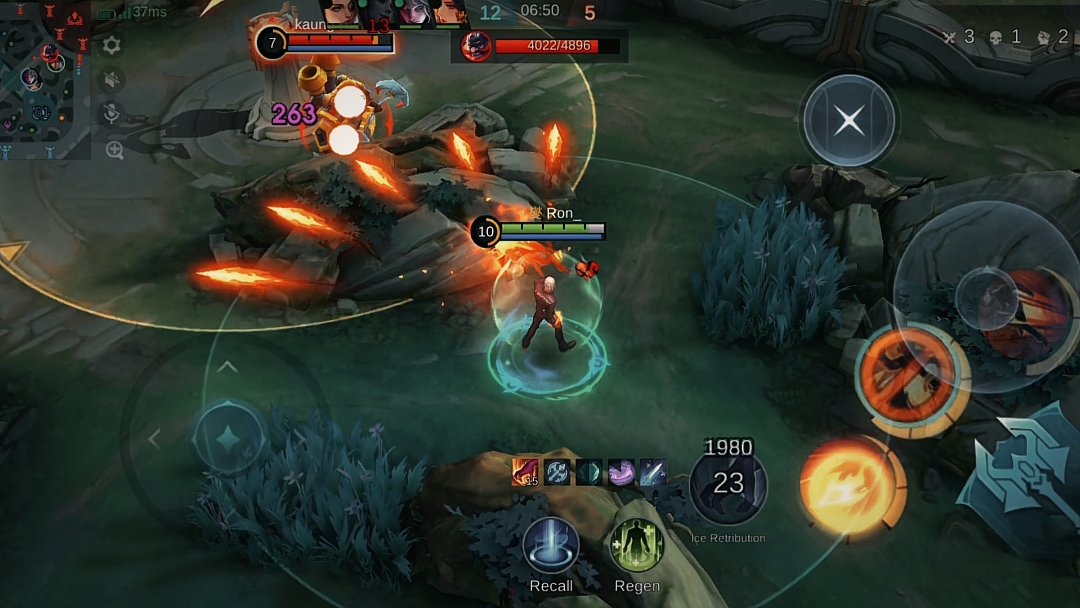
Task: Select the blue sword equipment icon
Action: tap(653, 472)
